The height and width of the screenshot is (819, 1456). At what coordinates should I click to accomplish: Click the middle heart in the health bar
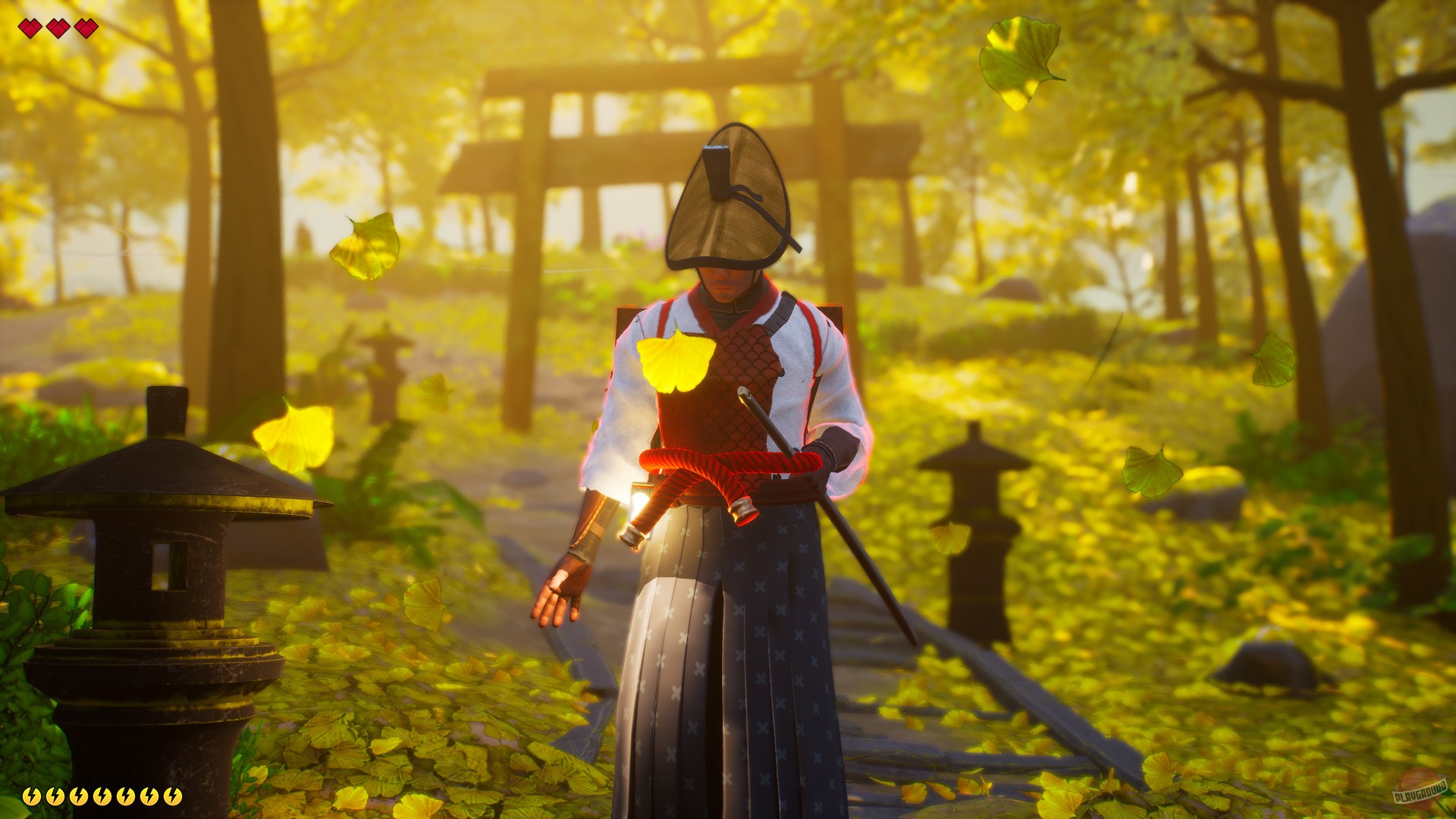[57, 29]
